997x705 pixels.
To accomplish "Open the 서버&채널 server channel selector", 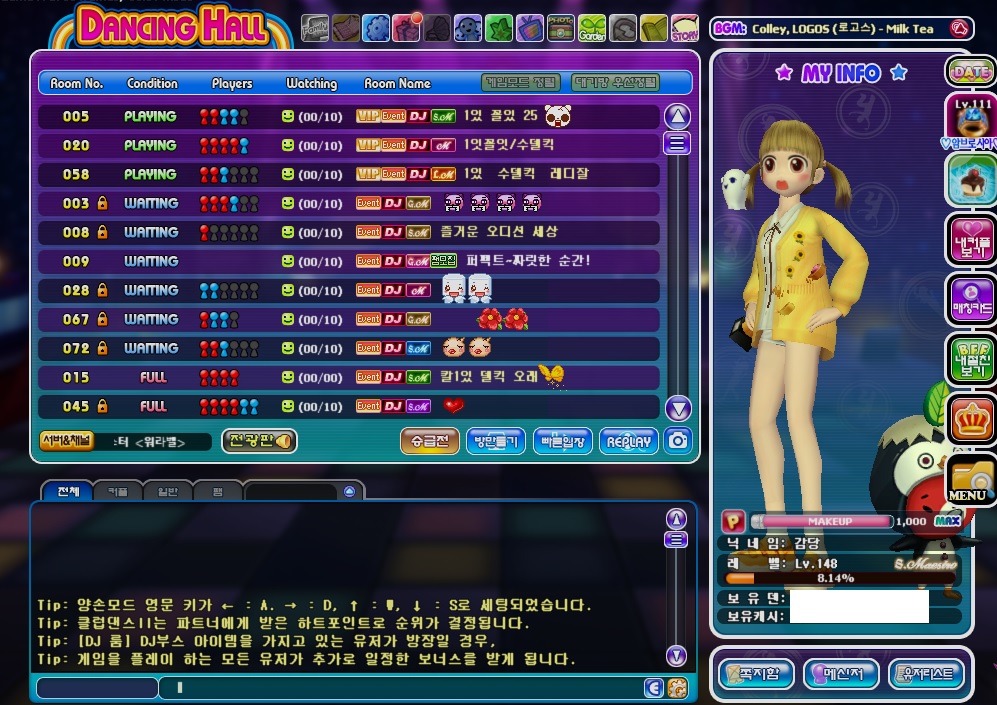I will 66,441.
